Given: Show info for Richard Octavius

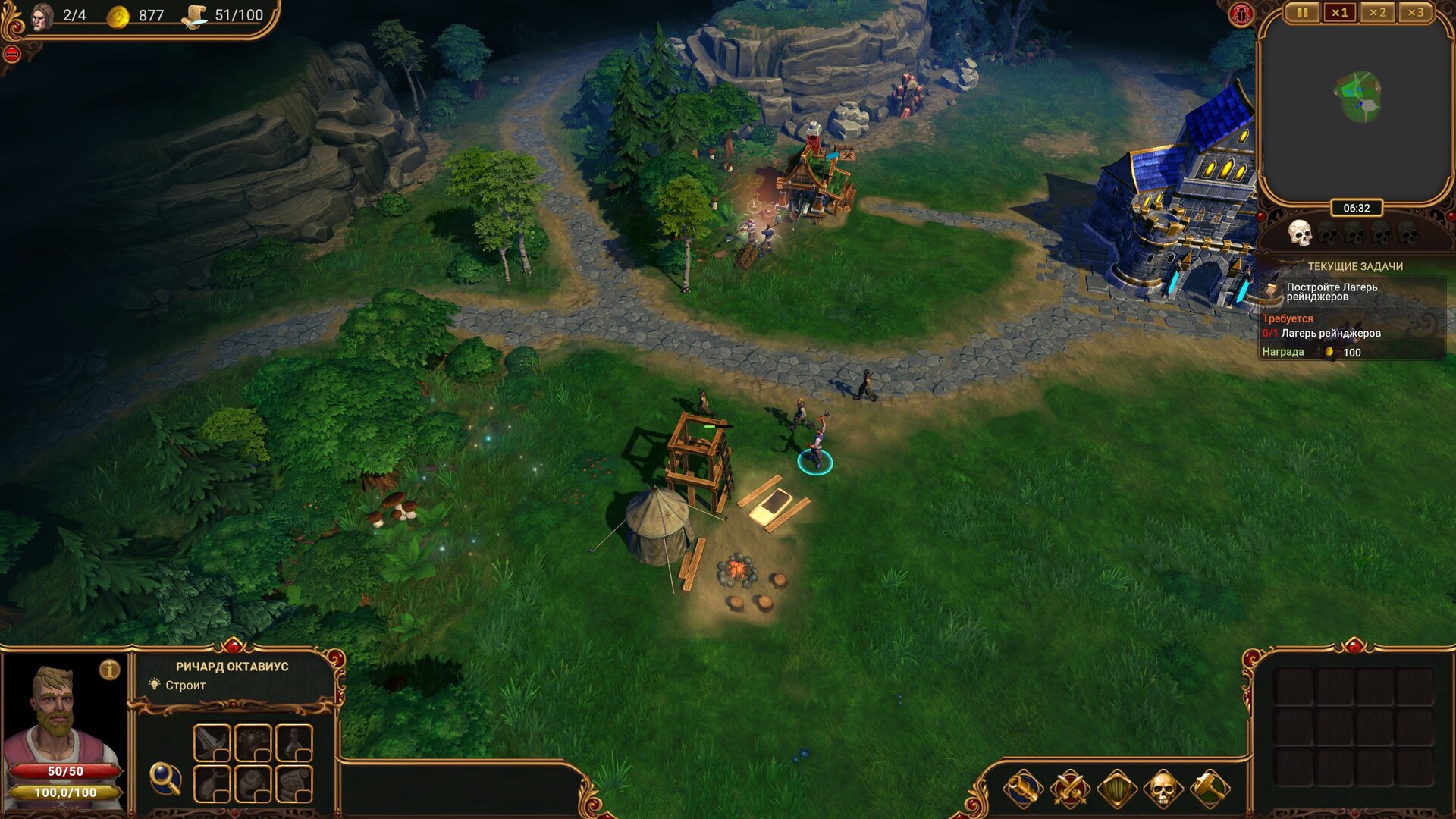Looking at the screenshot, I should pos(110,670).
